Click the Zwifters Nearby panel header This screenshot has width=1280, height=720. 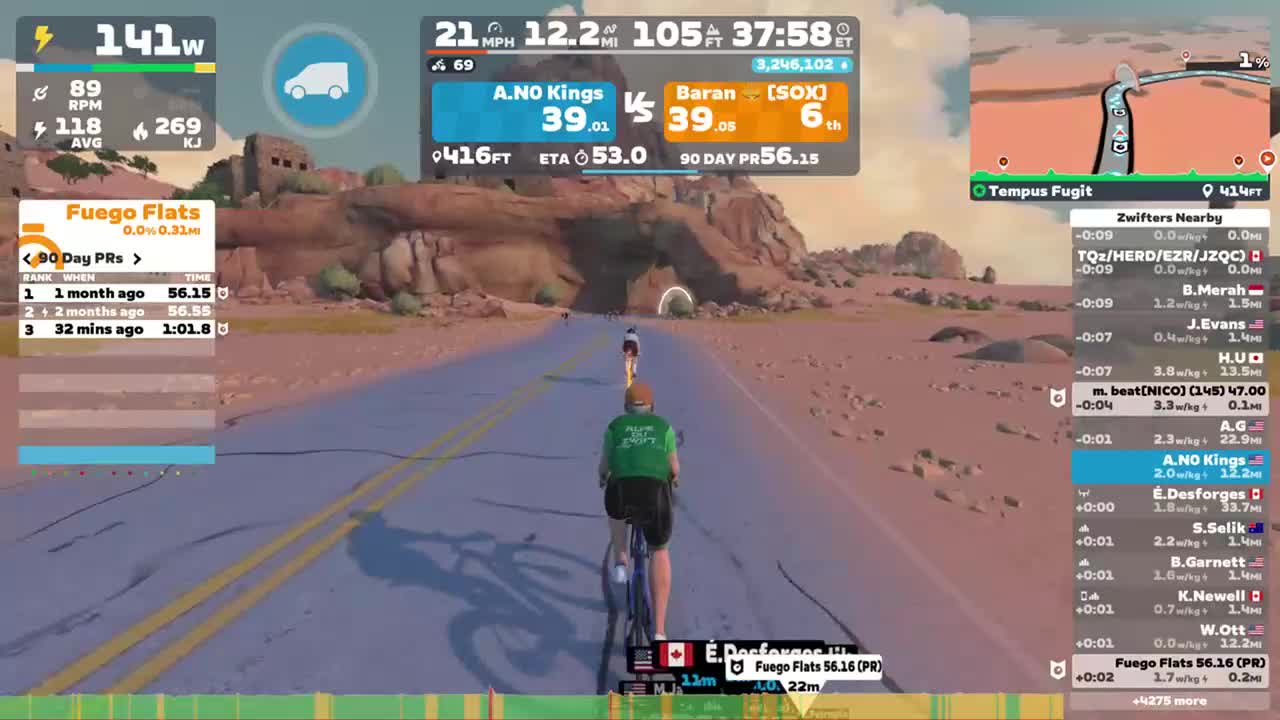pyautogui.click(x=1170, y=217)
